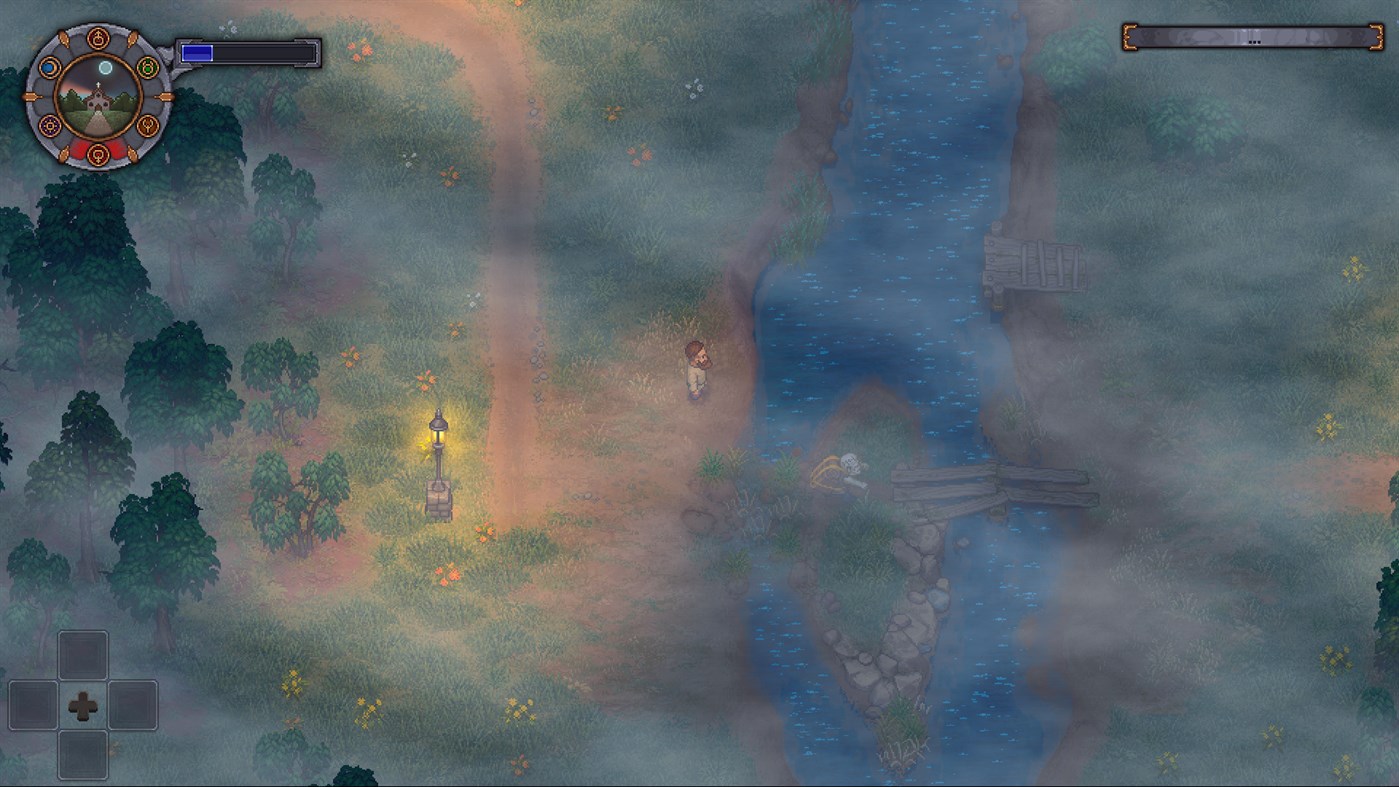The image size is (1399, 787).
Task: Open the left bracket end of the item bar
Action: click(x=1131, y=37)
